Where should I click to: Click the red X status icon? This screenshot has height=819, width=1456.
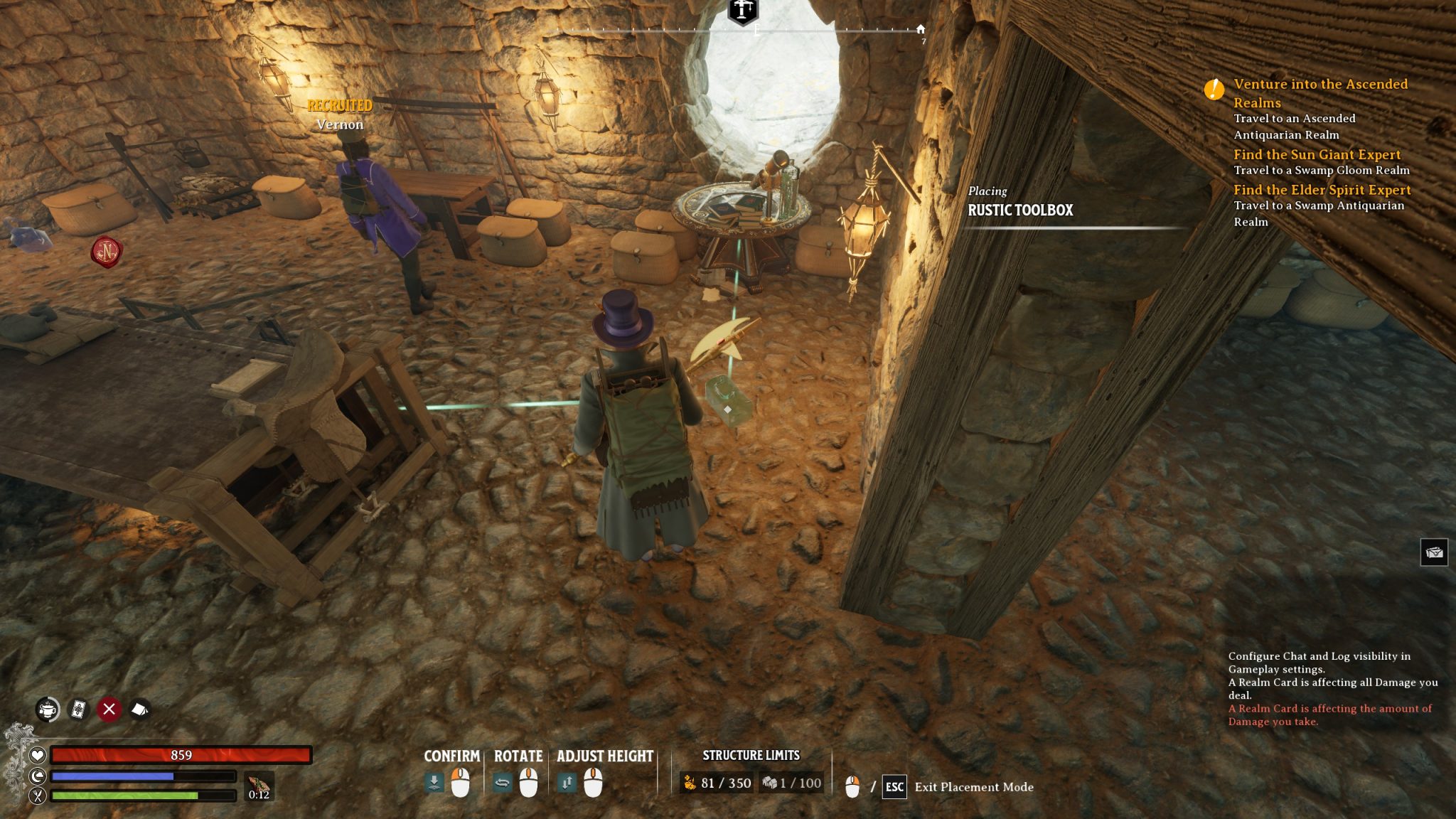click(109, 709)
